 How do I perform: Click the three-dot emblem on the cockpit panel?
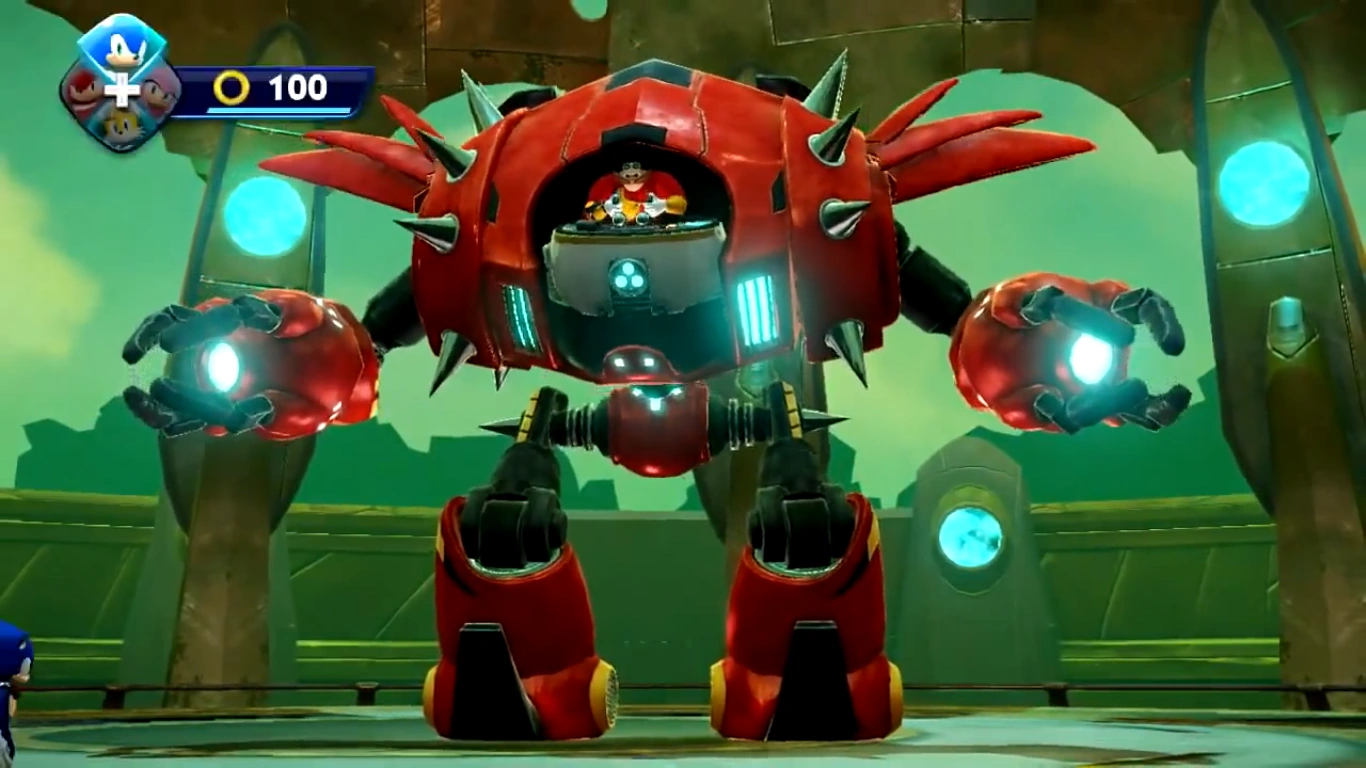(628, 277)
